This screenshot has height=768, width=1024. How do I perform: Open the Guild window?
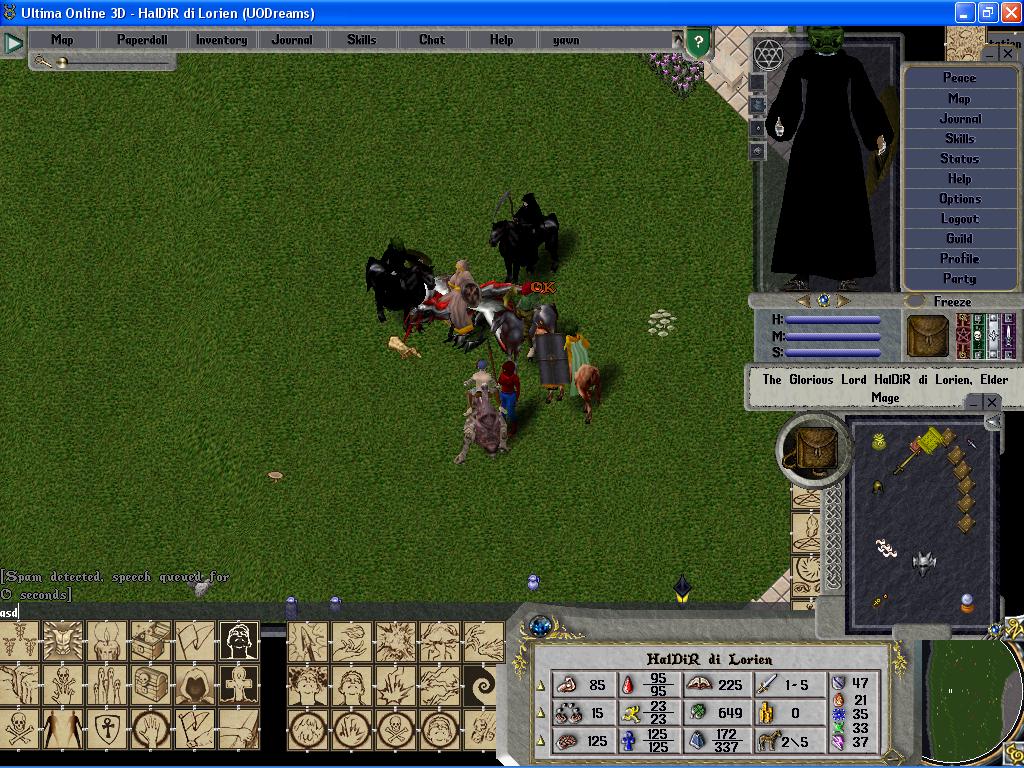click(959, 239)
